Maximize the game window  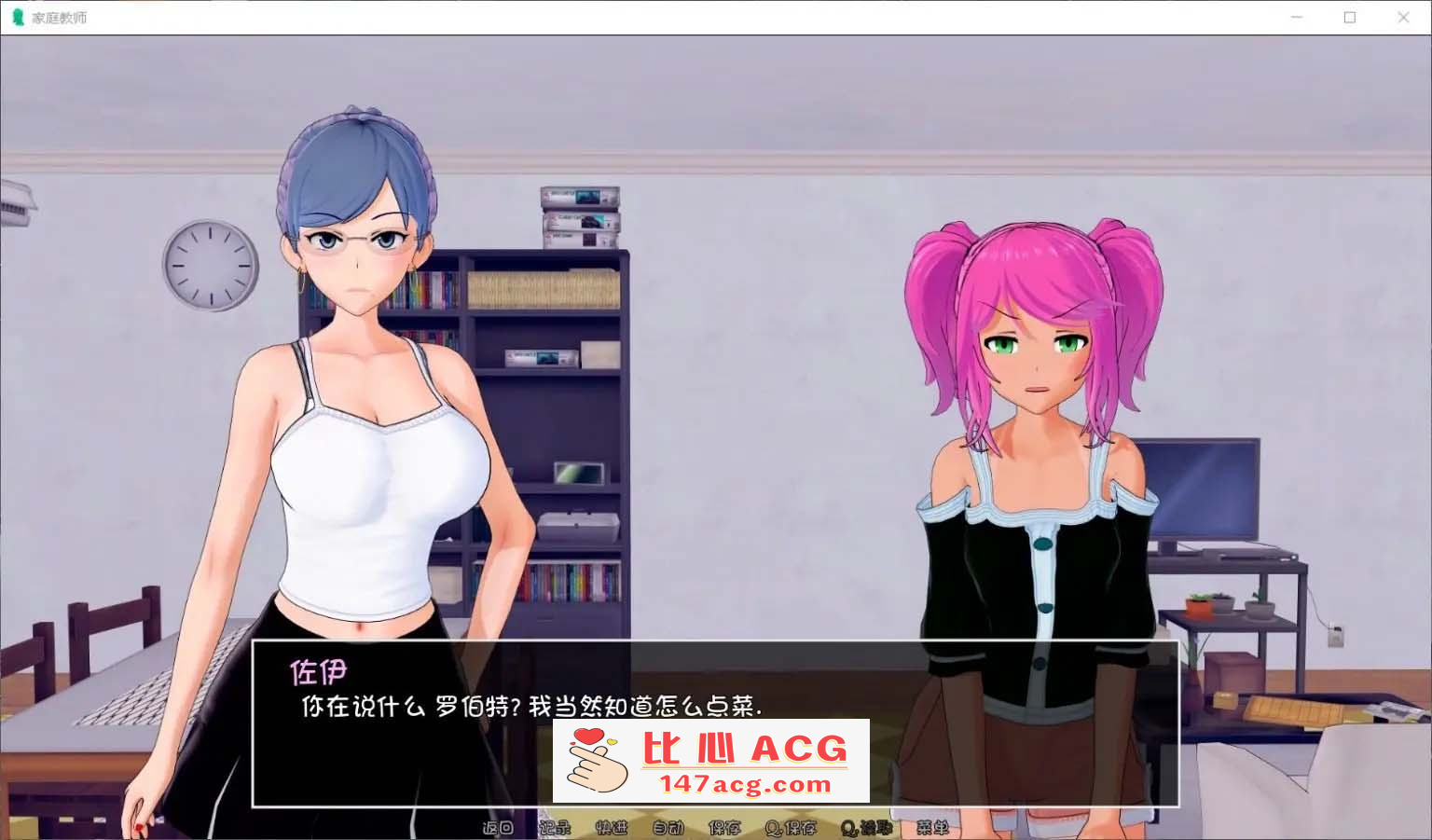tap(1350, 17)
